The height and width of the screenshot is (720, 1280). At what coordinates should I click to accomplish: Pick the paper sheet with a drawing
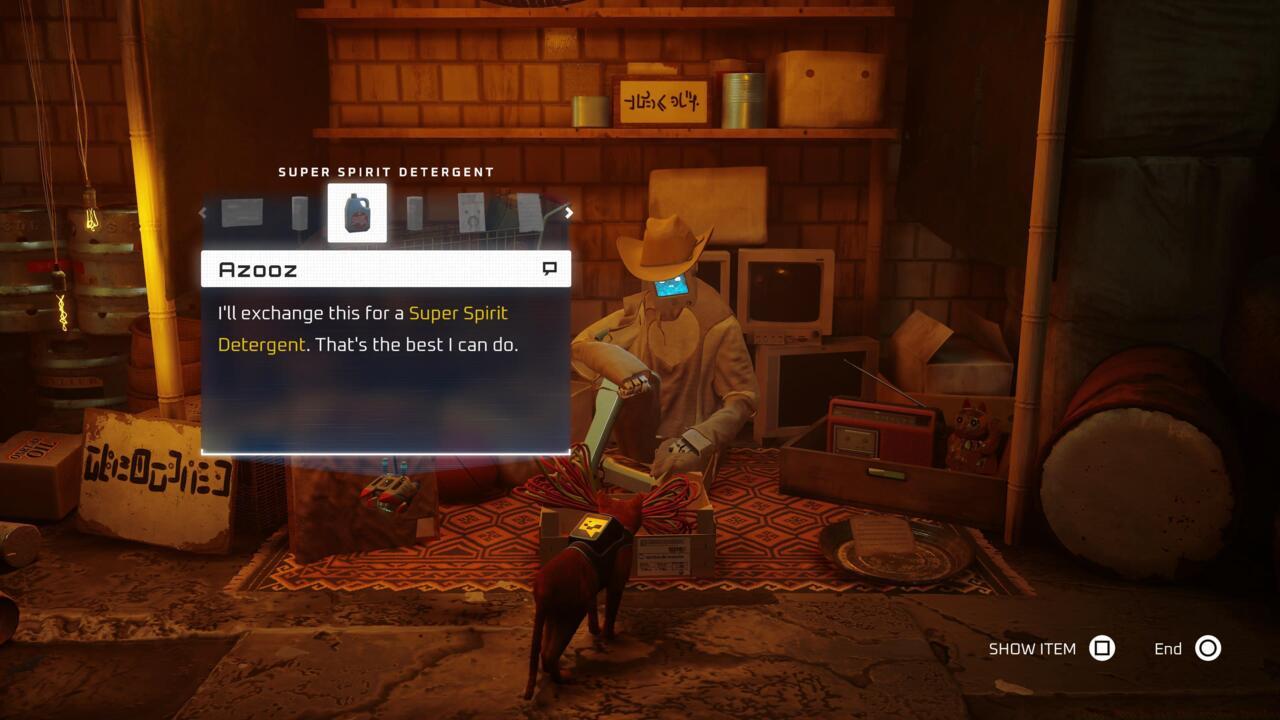(472, 212)
